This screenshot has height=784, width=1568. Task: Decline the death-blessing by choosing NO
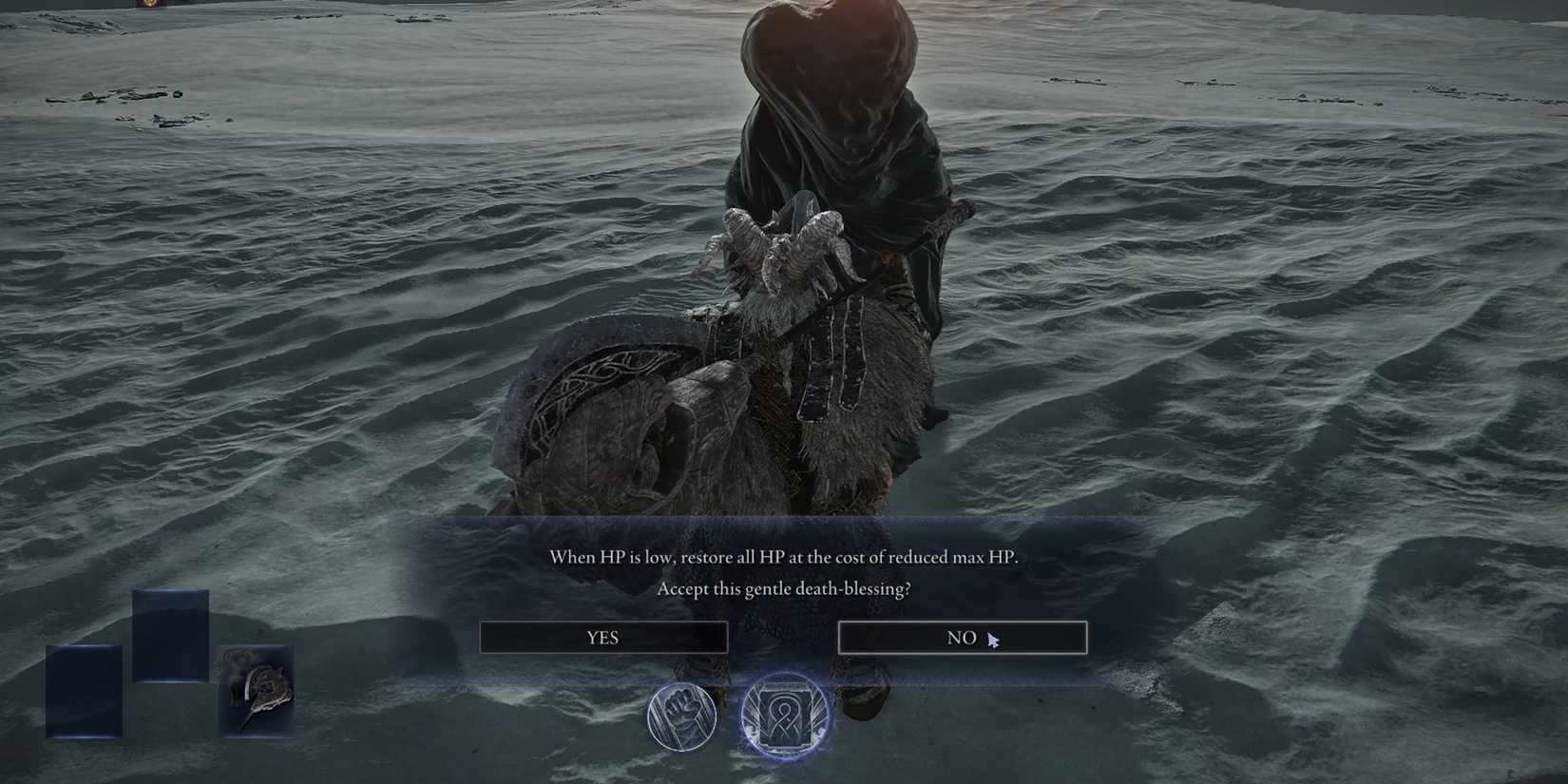[x=962, y=638]
